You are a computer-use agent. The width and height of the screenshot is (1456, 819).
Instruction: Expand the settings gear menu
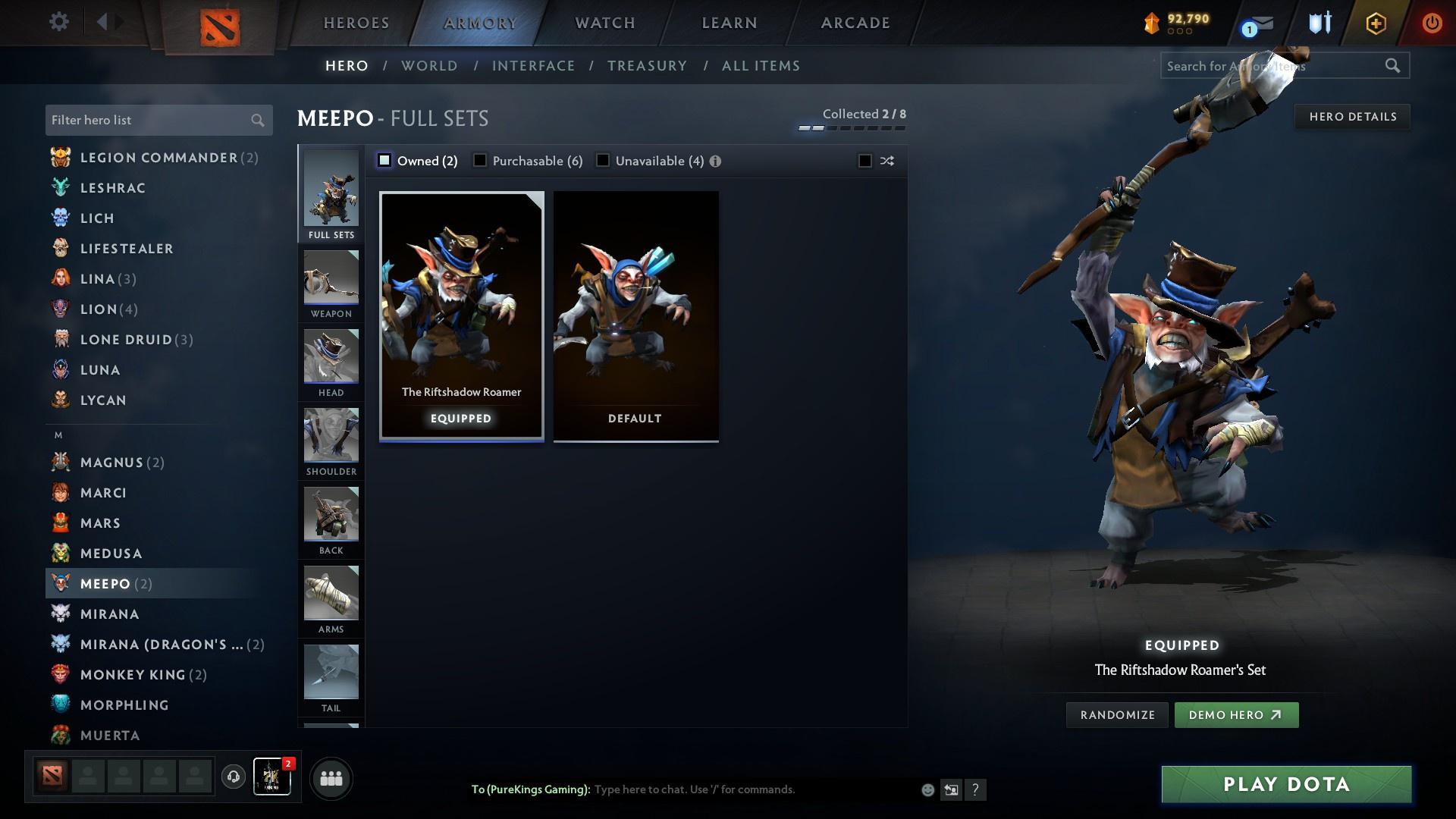click(x=58, y=22)
